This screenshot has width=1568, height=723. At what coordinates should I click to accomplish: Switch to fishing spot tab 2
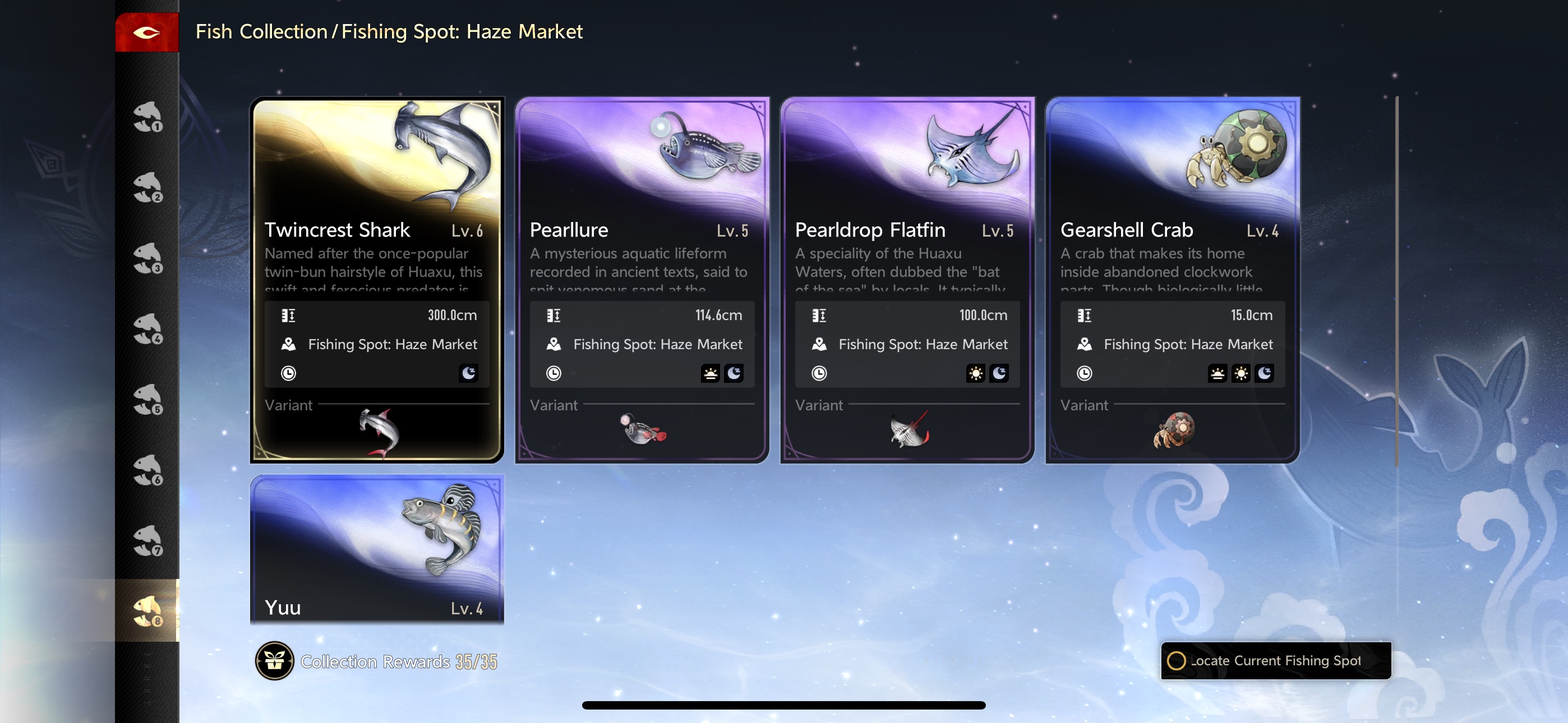coord(147,187)
